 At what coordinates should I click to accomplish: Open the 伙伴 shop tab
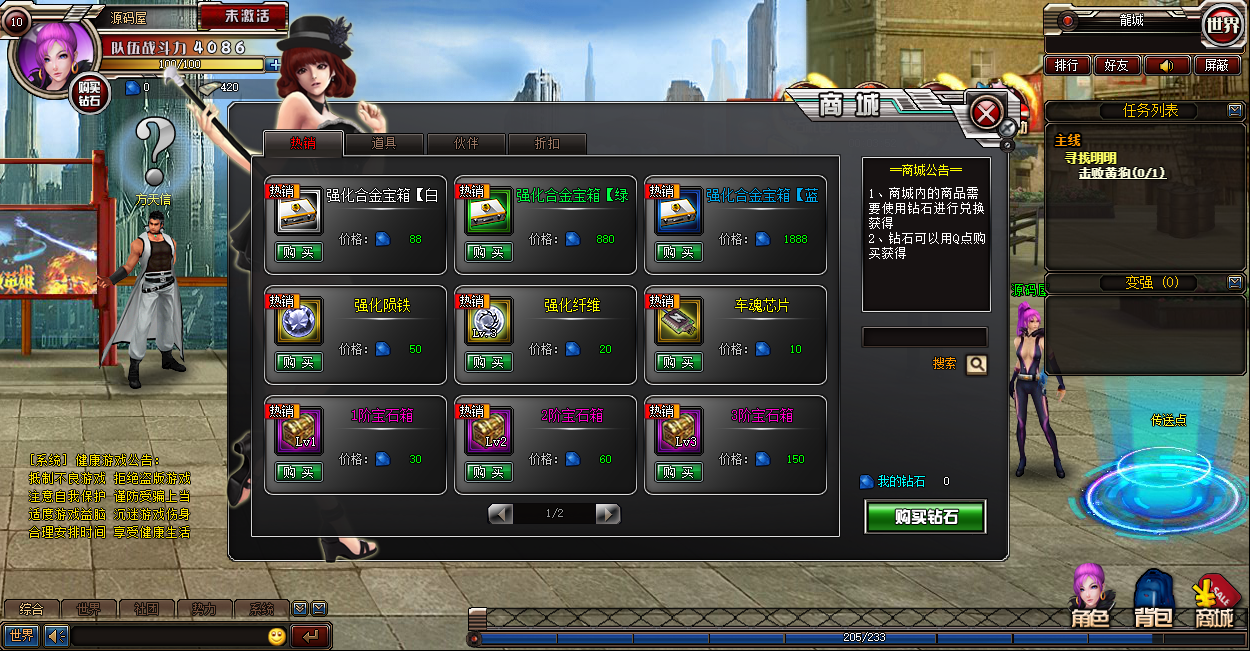click(466, 143)
